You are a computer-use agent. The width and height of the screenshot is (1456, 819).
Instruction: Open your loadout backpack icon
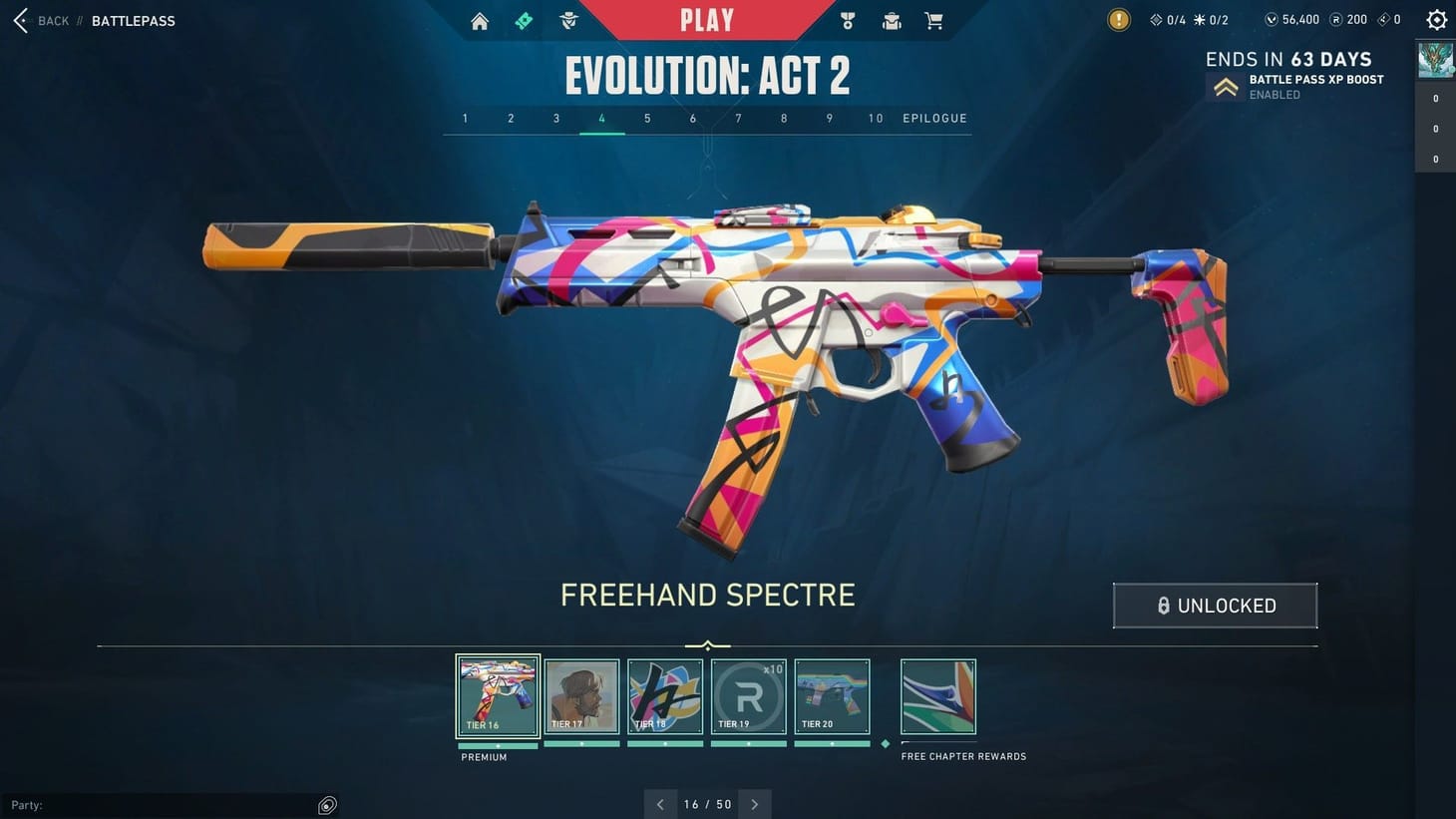click(x=891, y=20)
